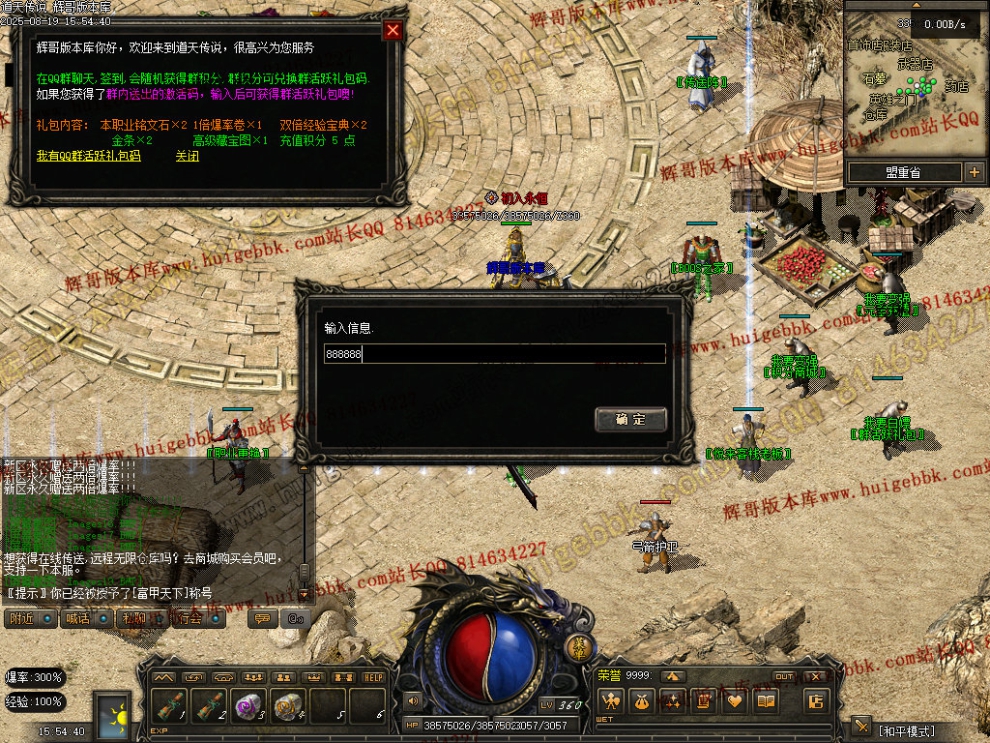
Task: Select the '关闭' dialog option
Action: [x=187, y=156]
